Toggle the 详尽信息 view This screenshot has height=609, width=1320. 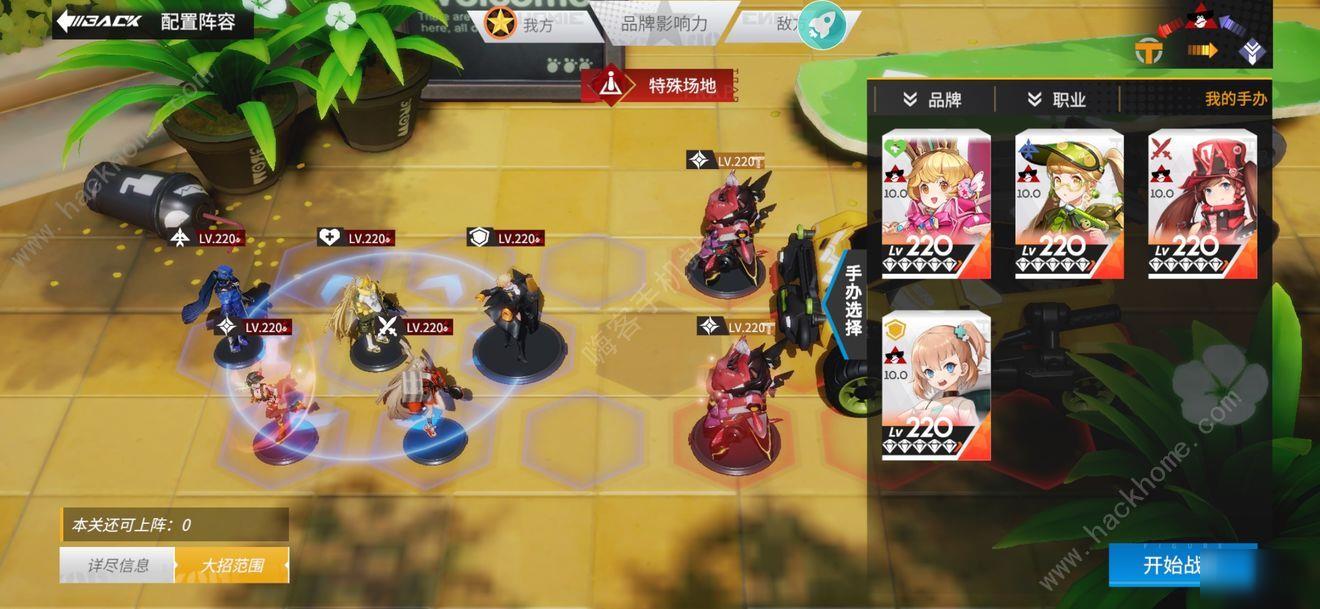(x=118, y=565)
